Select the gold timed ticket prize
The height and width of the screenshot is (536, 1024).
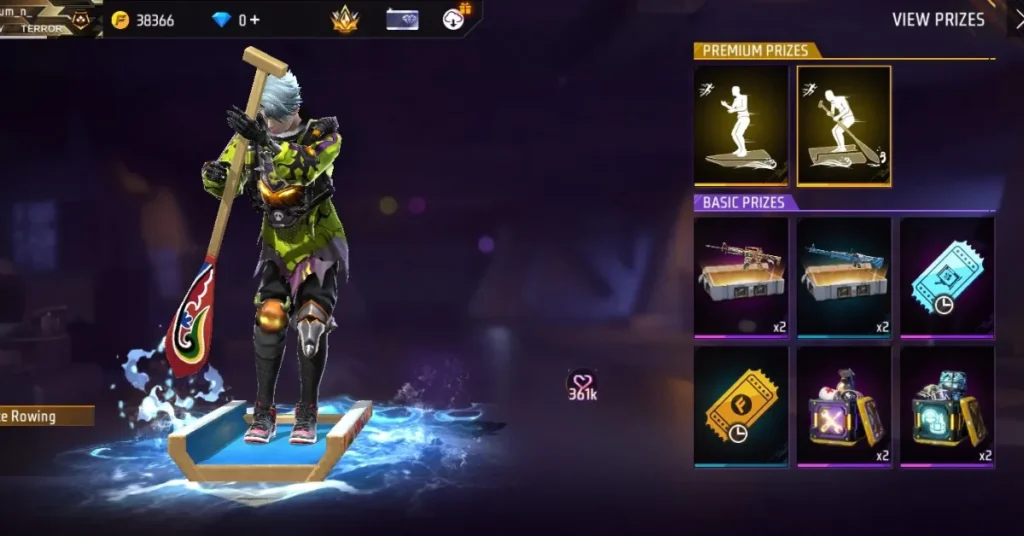tap(741, 405)
